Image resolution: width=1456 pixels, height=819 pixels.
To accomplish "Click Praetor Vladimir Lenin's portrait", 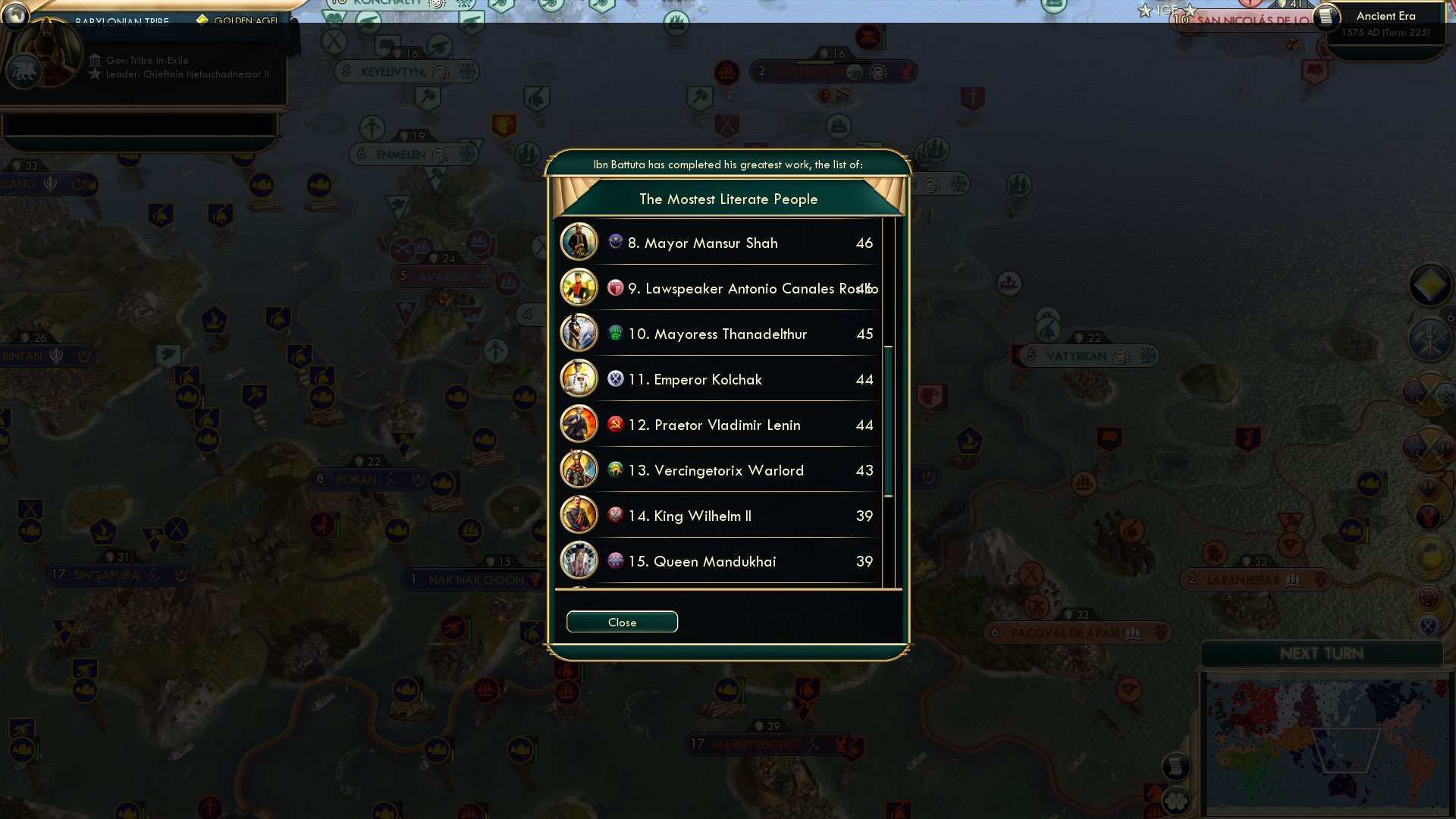I will click(579, 425).
